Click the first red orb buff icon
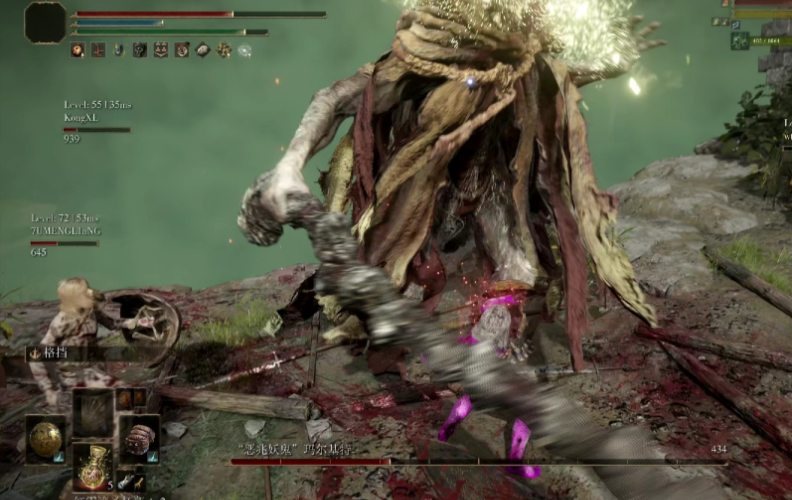This screenshot has height=500, width=792. click(77, 50)
